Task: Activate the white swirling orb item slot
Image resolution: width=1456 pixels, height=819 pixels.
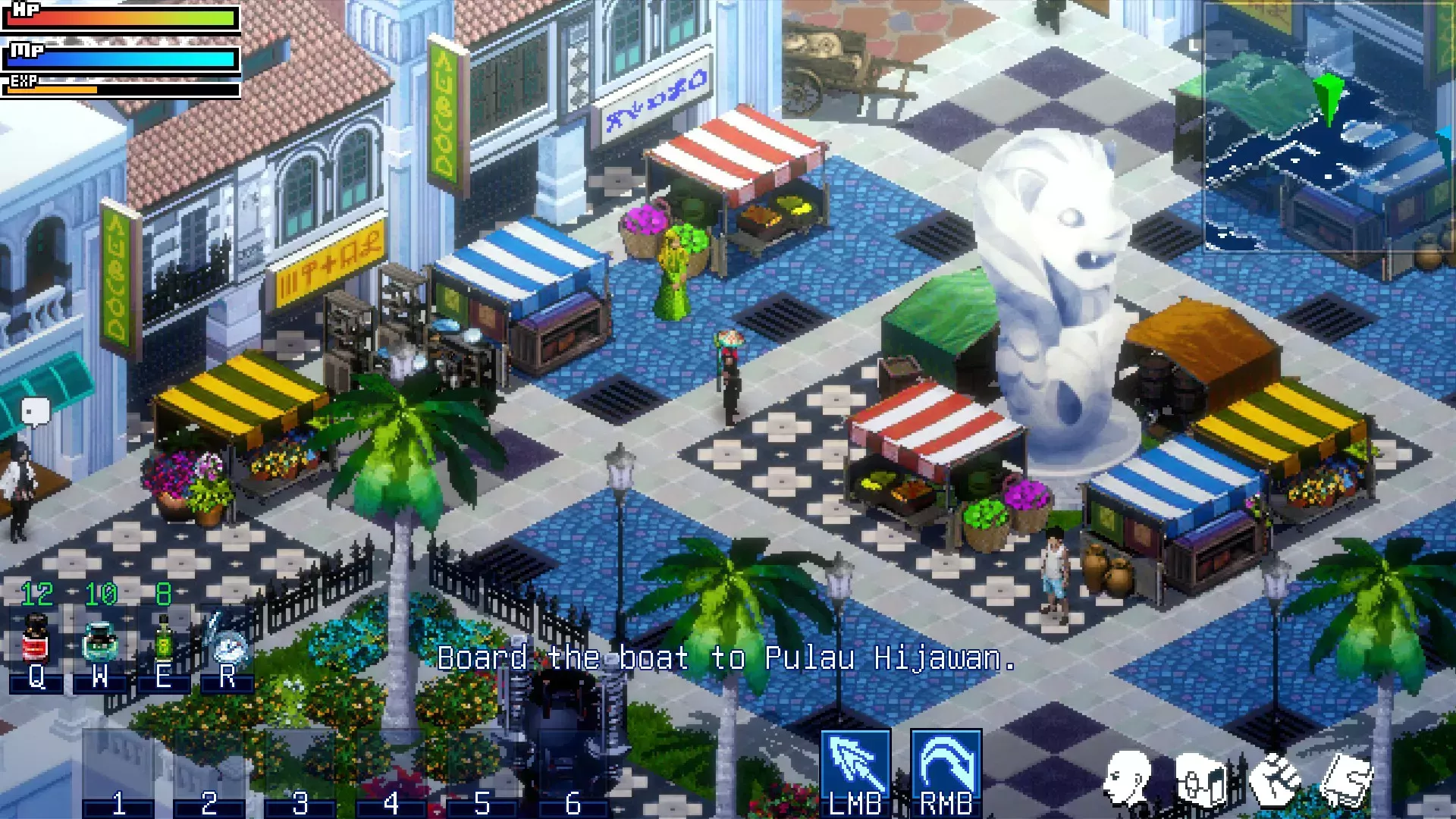Action: coord(227,643)
